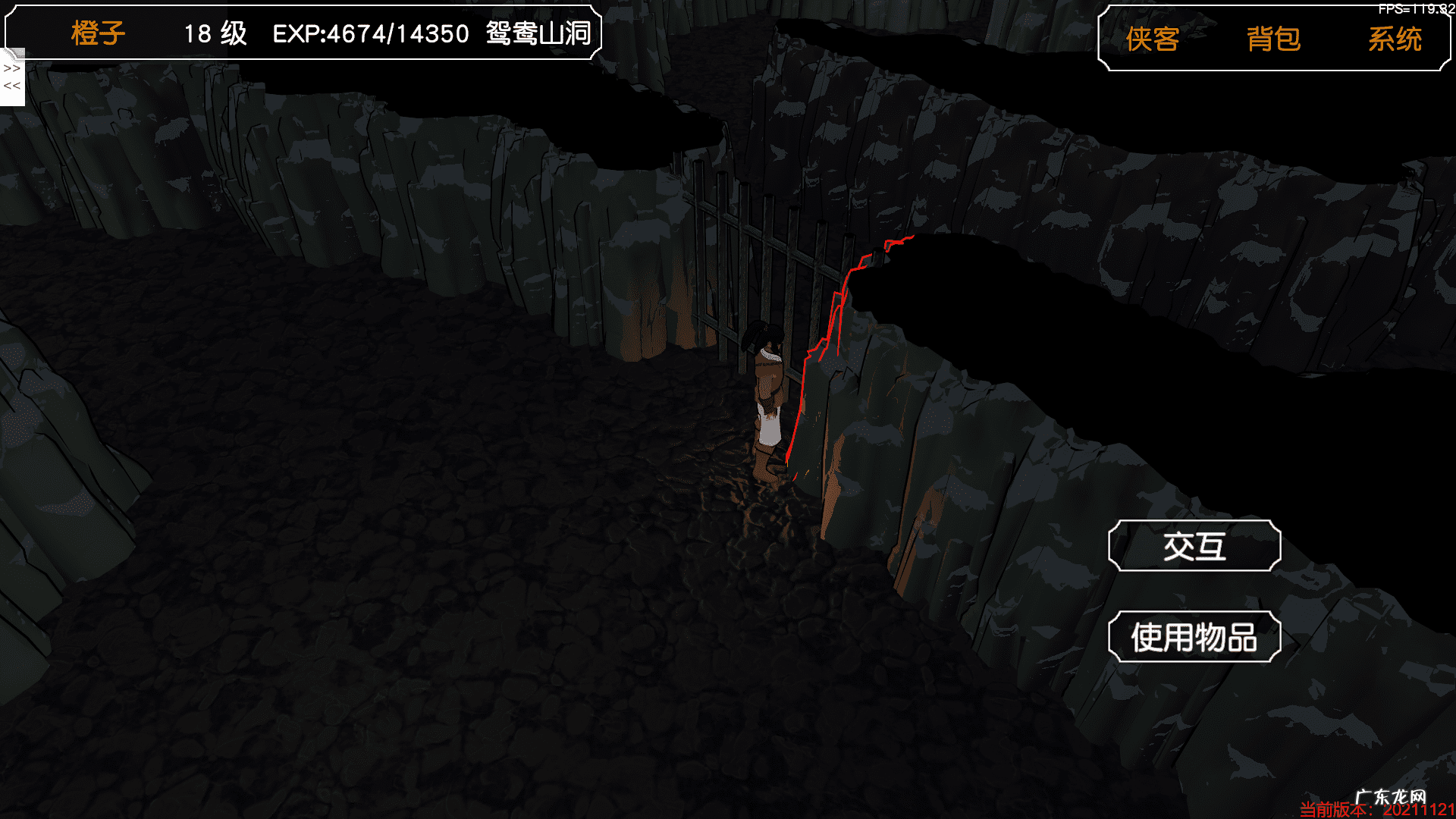Expand the side panel with >> arrows
Viewport: 1456px width, 819px height.
pos(12,68)
